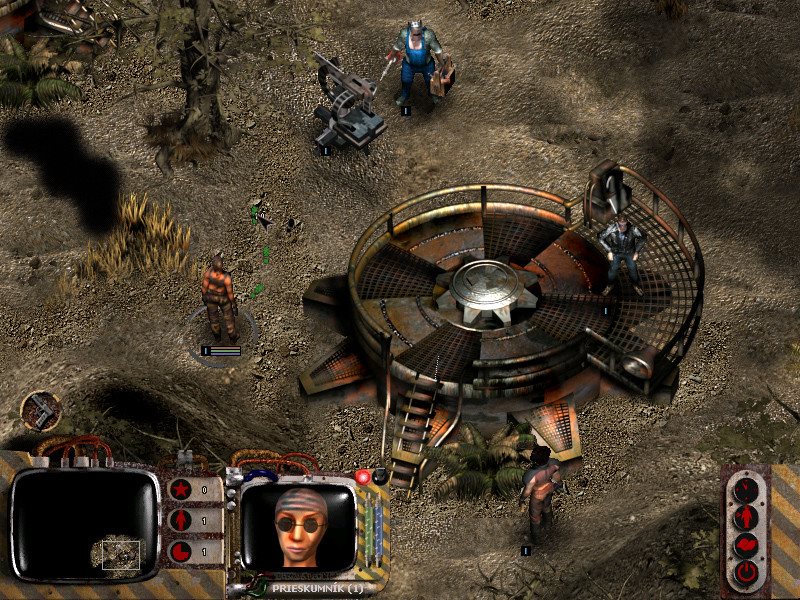Select the red pie-chart counter icon
The height and width of the screenshot is (600, 800).
click(181, 551)
